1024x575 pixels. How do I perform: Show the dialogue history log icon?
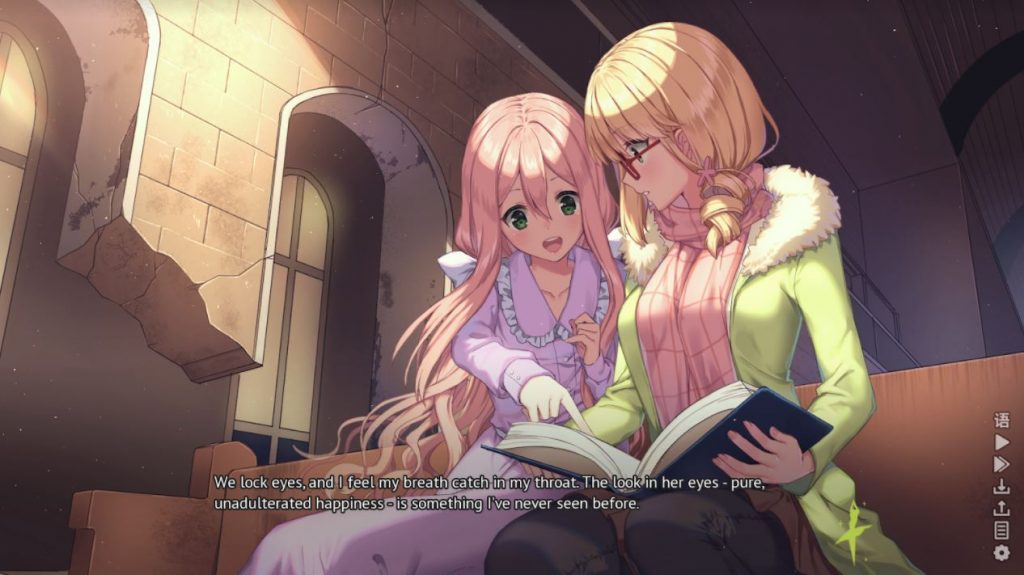tap(1001, 530)
